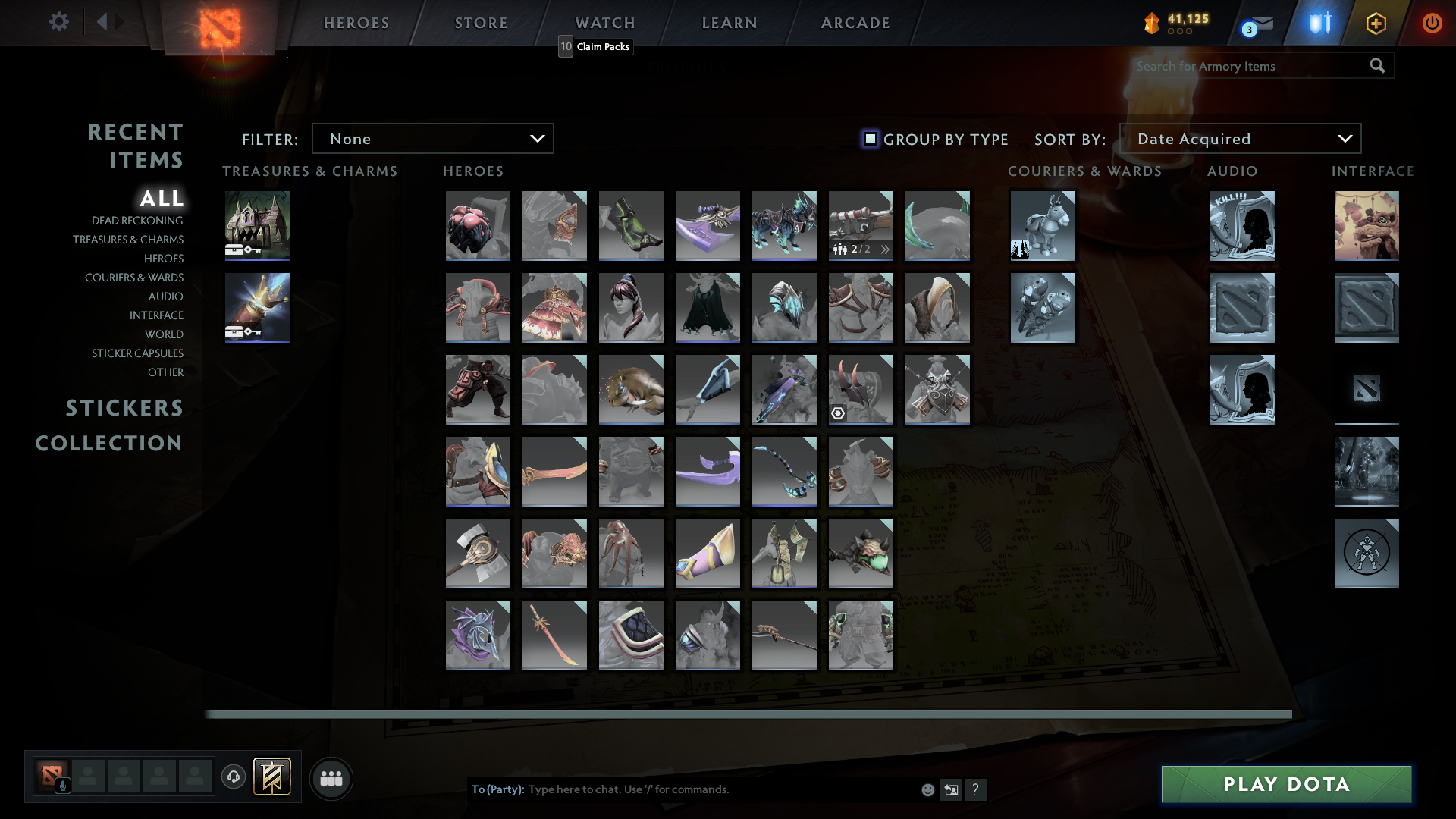Open the Date Acquired sort dropdown
Screen dimensions: 1456x819
1241,138
